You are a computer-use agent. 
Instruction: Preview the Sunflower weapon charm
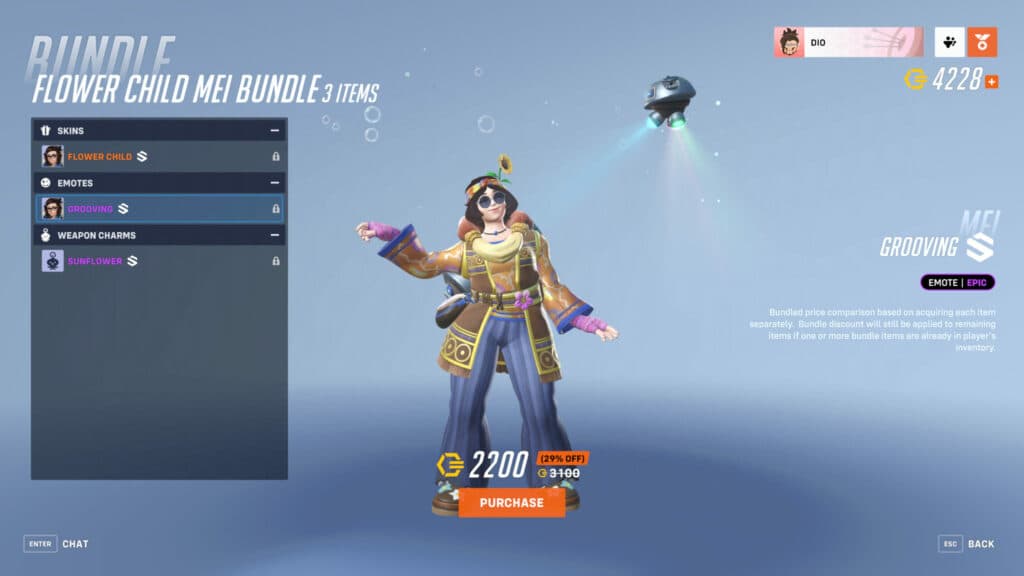pos(159,261)
